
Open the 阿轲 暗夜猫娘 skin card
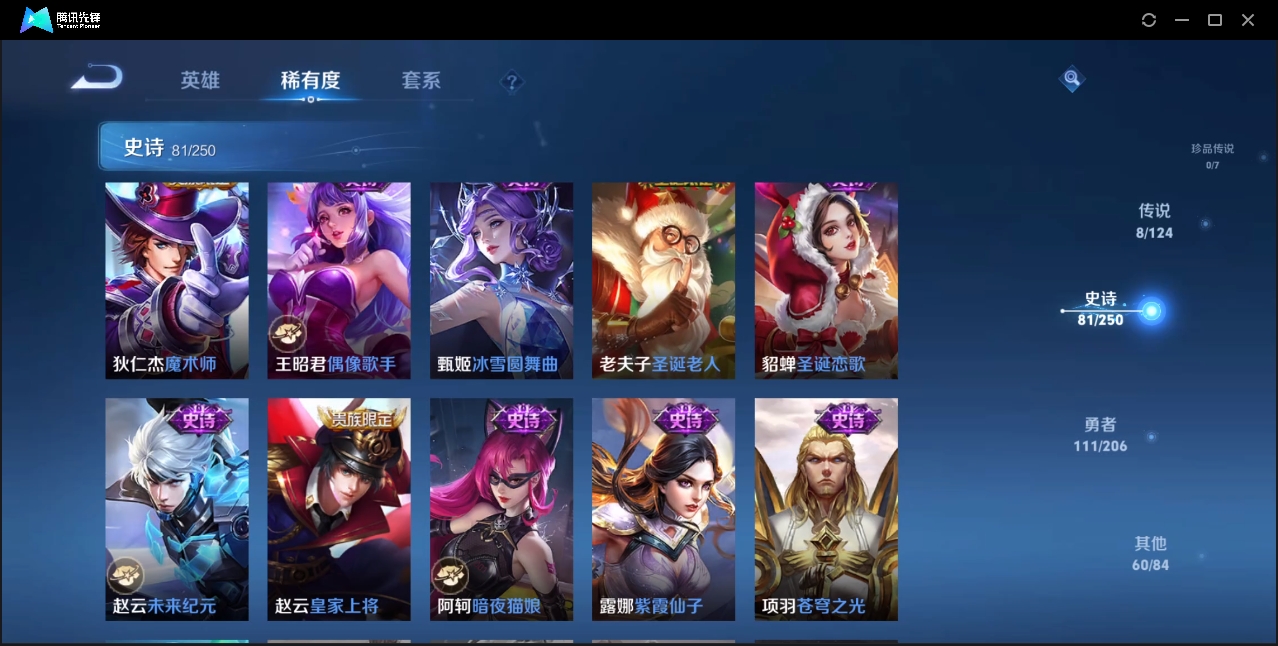tap(502, 509)
